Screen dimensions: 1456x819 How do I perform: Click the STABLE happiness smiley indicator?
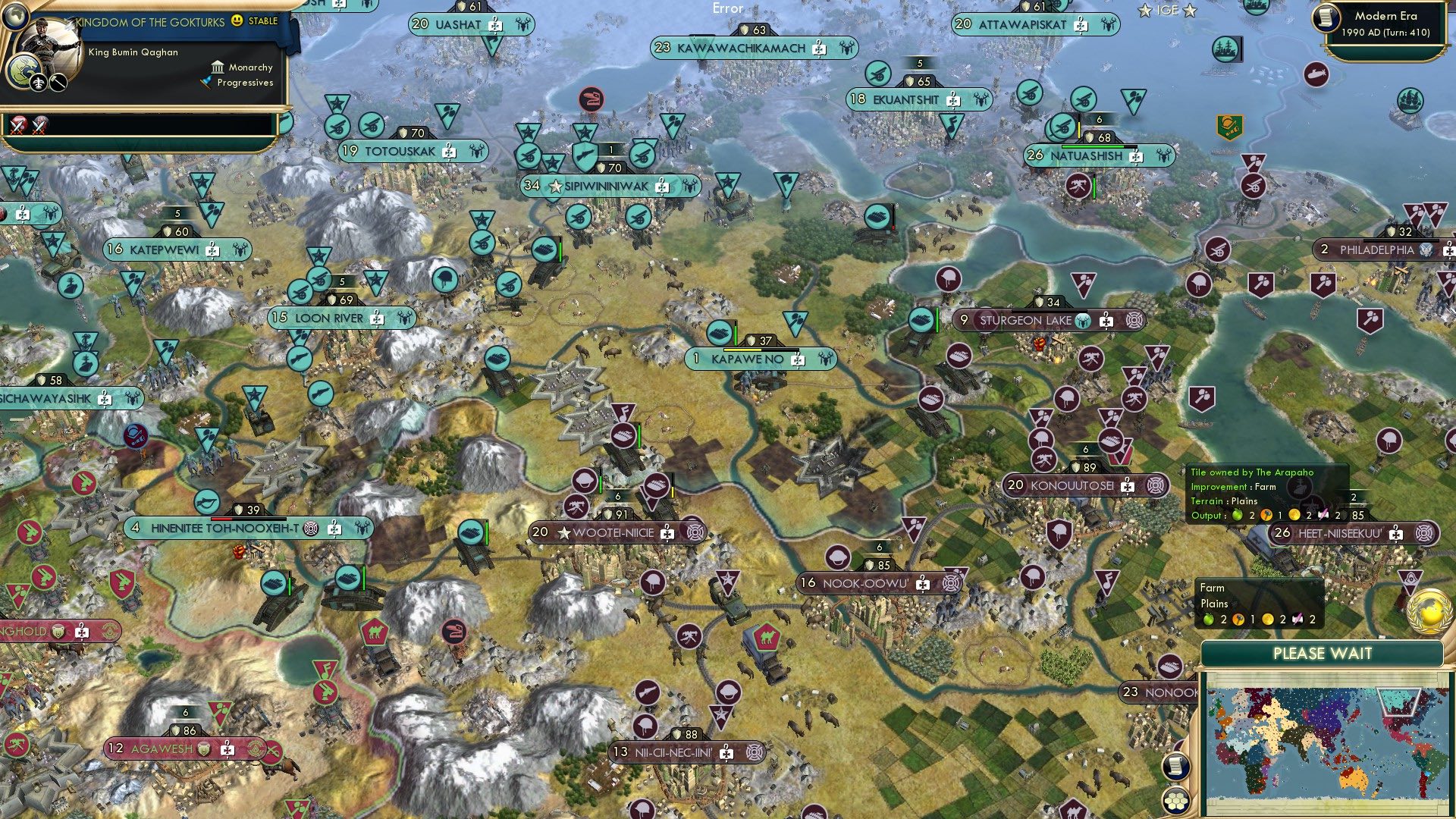[237, 20]
